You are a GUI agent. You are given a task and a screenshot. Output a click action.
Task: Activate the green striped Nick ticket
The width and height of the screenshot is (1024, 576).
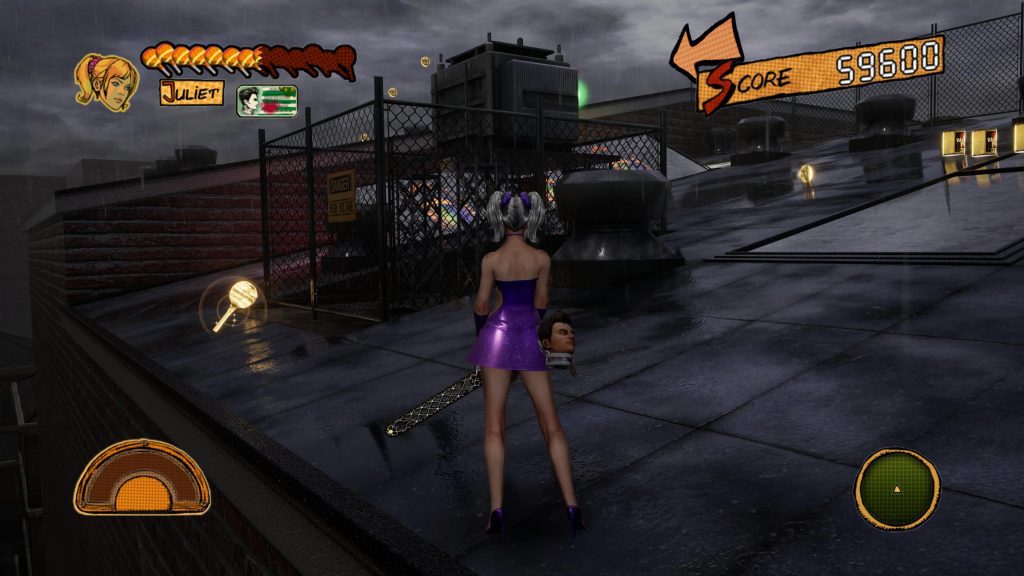point(267,101)
